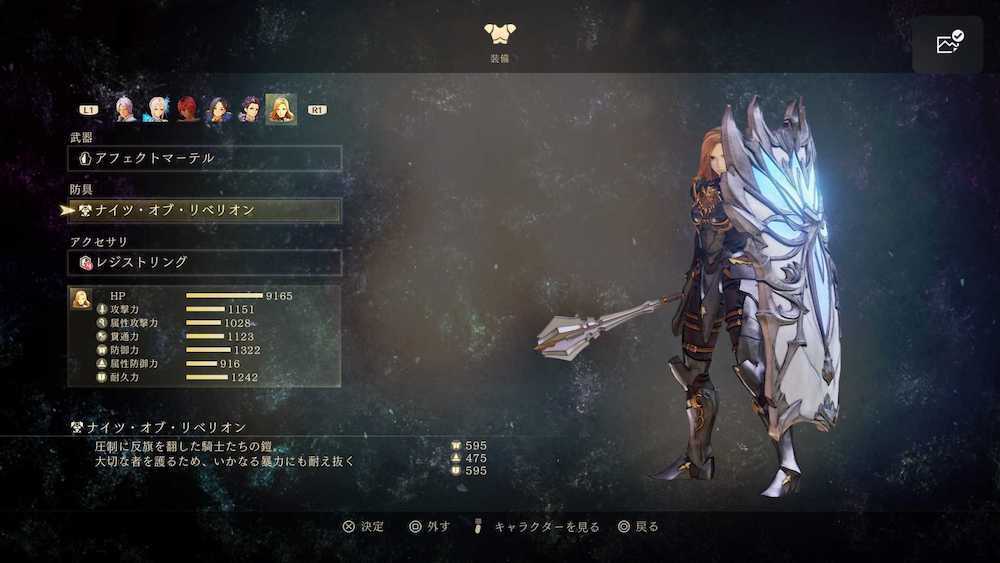Switch to the long dark-haired character portrait
This screenshot has height=563, width=1000.
pyautogui.click(x=218, y=109)
